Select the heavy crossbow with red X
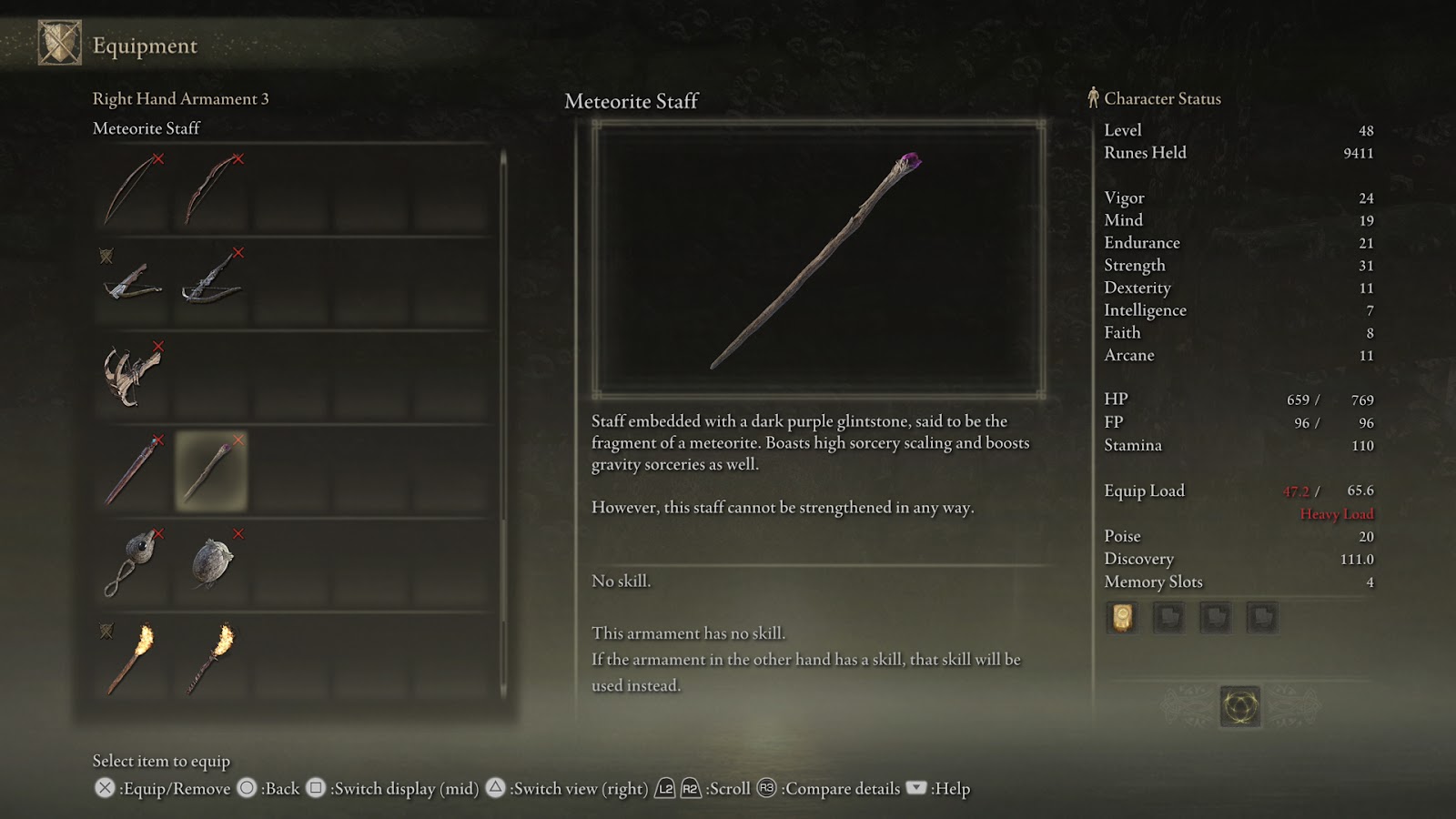 tap(210, 283)
